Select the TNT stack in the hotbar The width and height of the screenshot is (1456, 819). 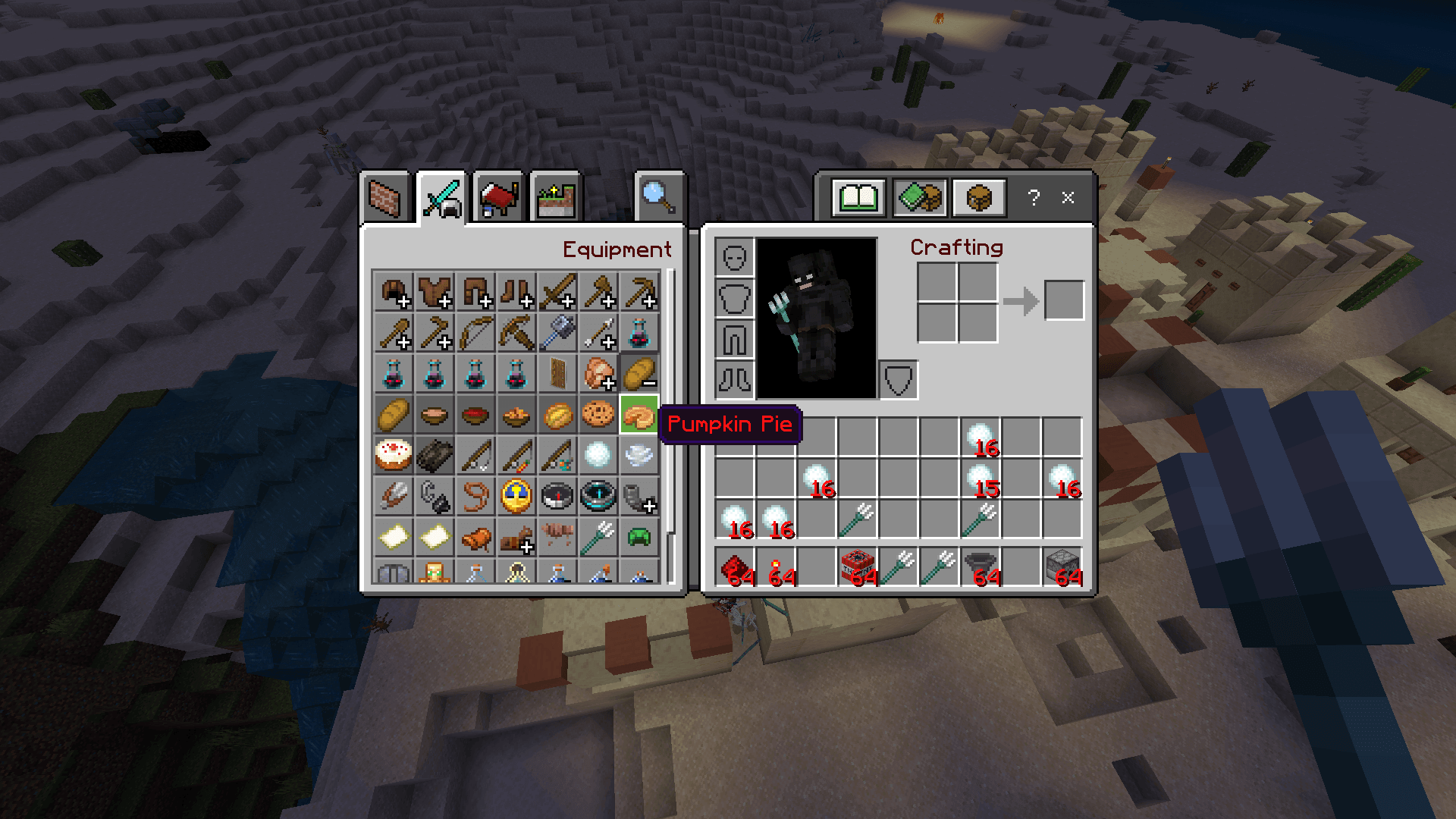click(858, 567)
